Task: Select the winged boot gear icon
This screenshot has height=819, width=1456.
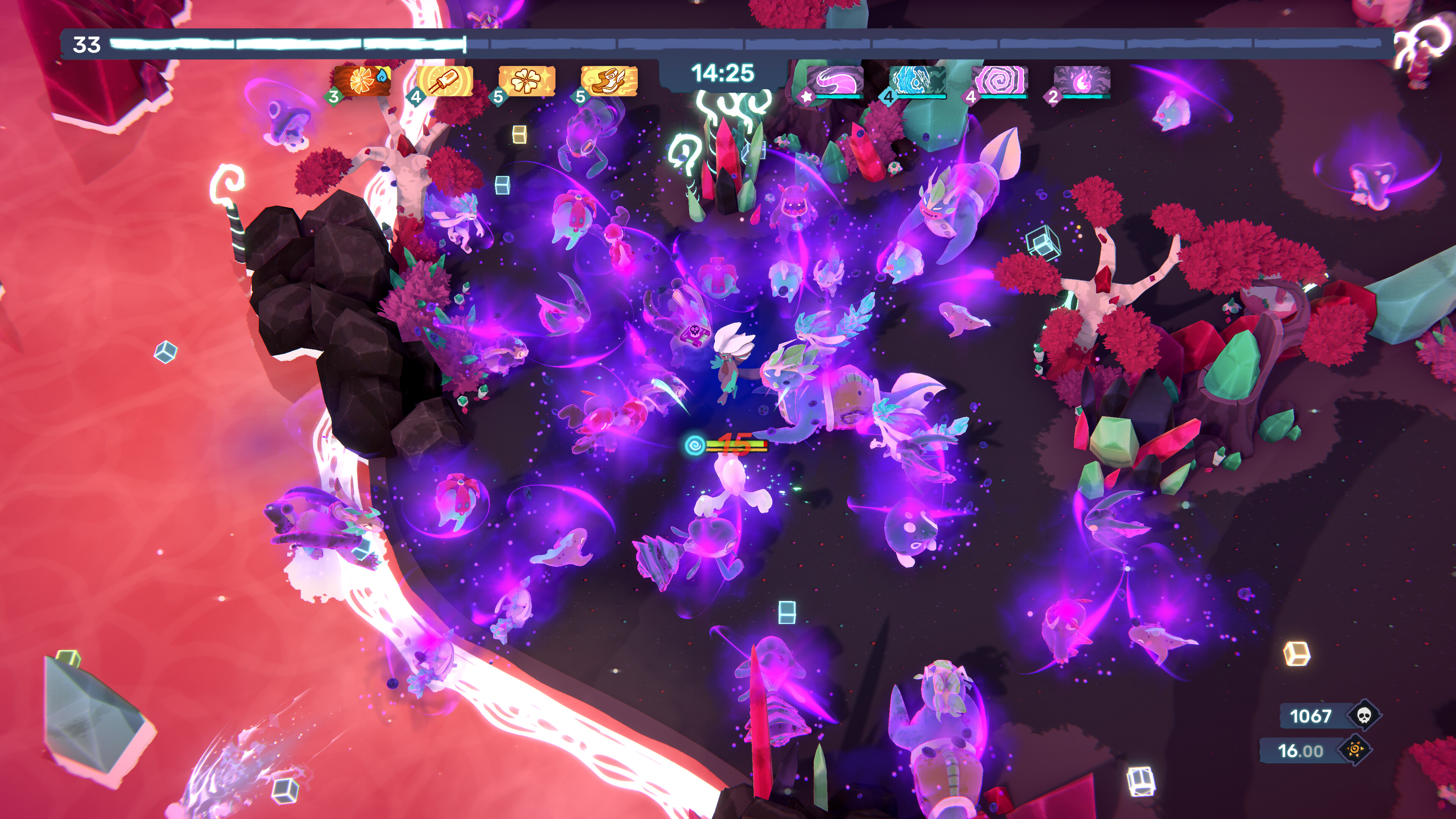Action: click(609, 81)
